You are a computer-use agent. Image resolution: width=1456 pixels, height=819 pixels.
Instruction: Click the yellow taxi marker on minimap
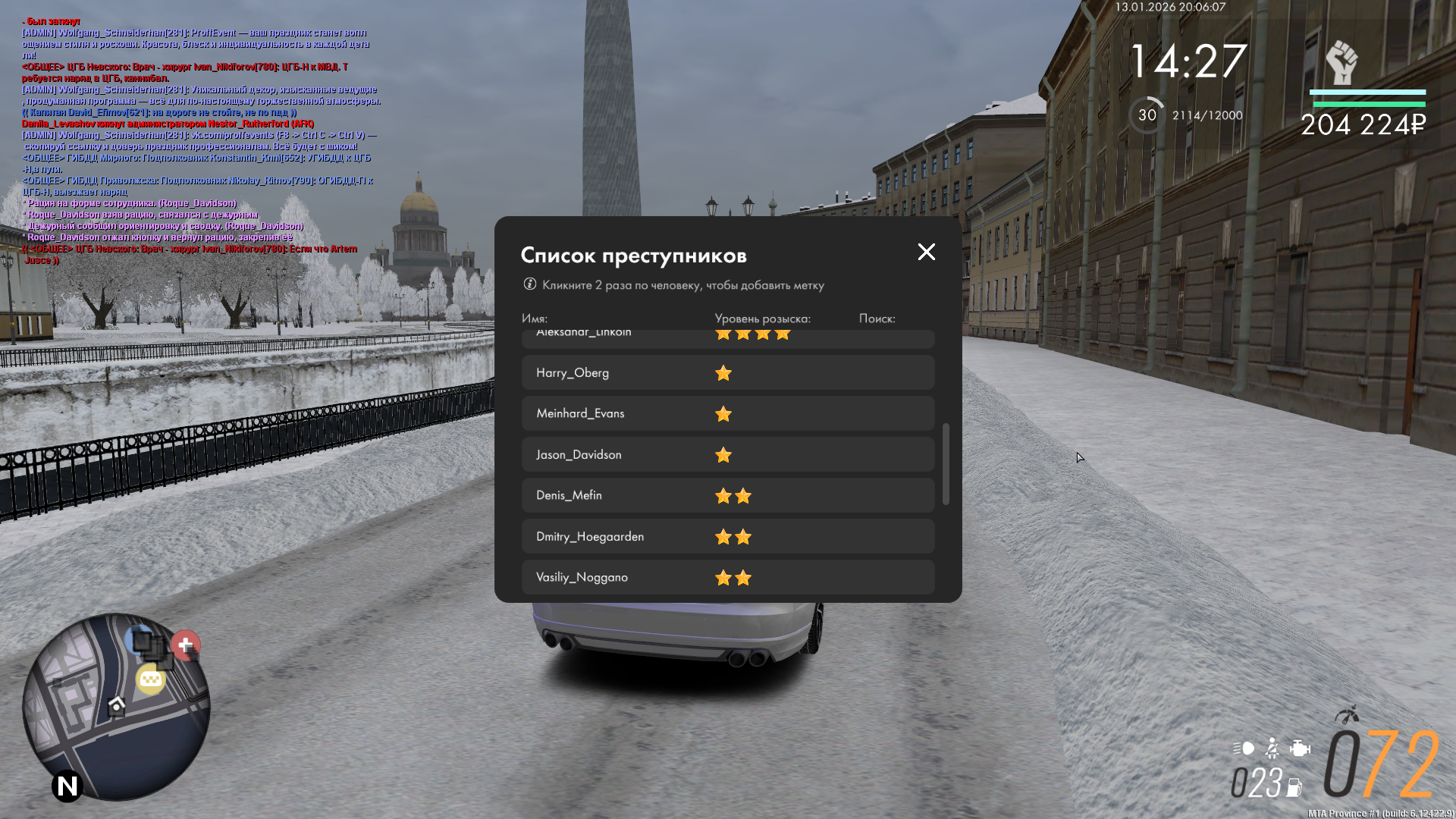[150, 679]
